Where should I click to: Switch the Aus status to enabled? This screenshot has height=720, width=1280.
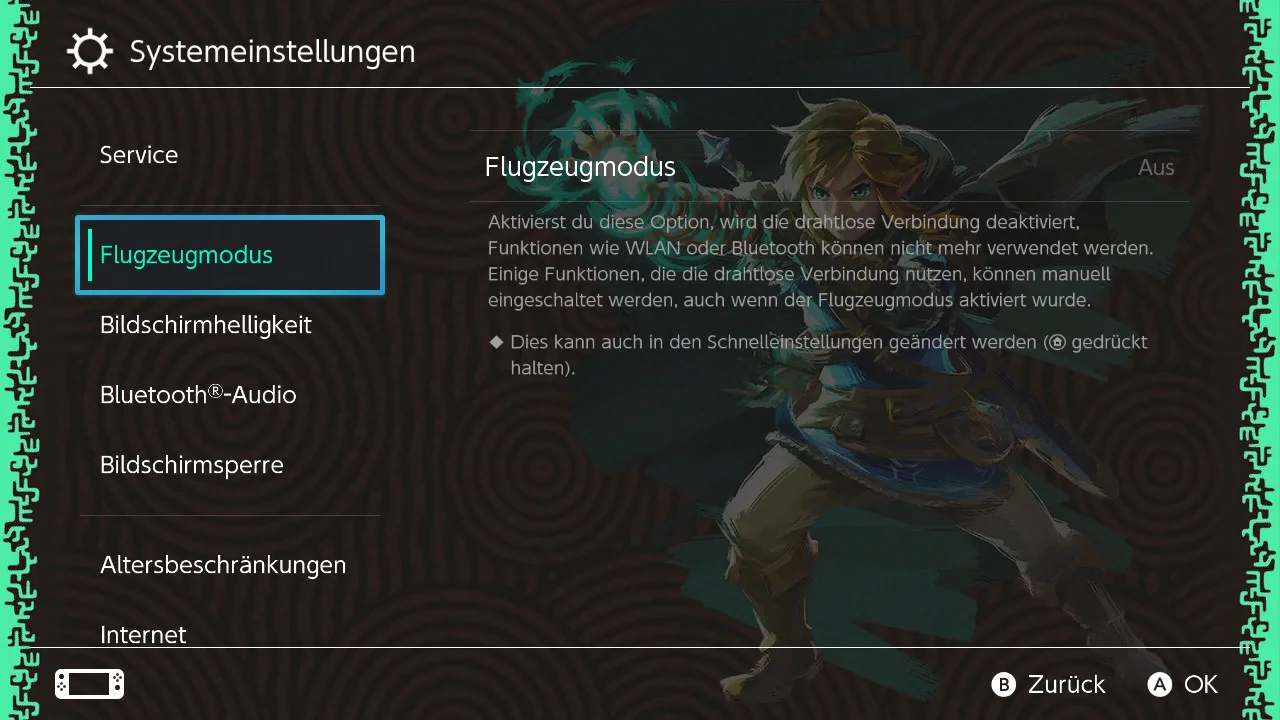tap(1155, 167)
